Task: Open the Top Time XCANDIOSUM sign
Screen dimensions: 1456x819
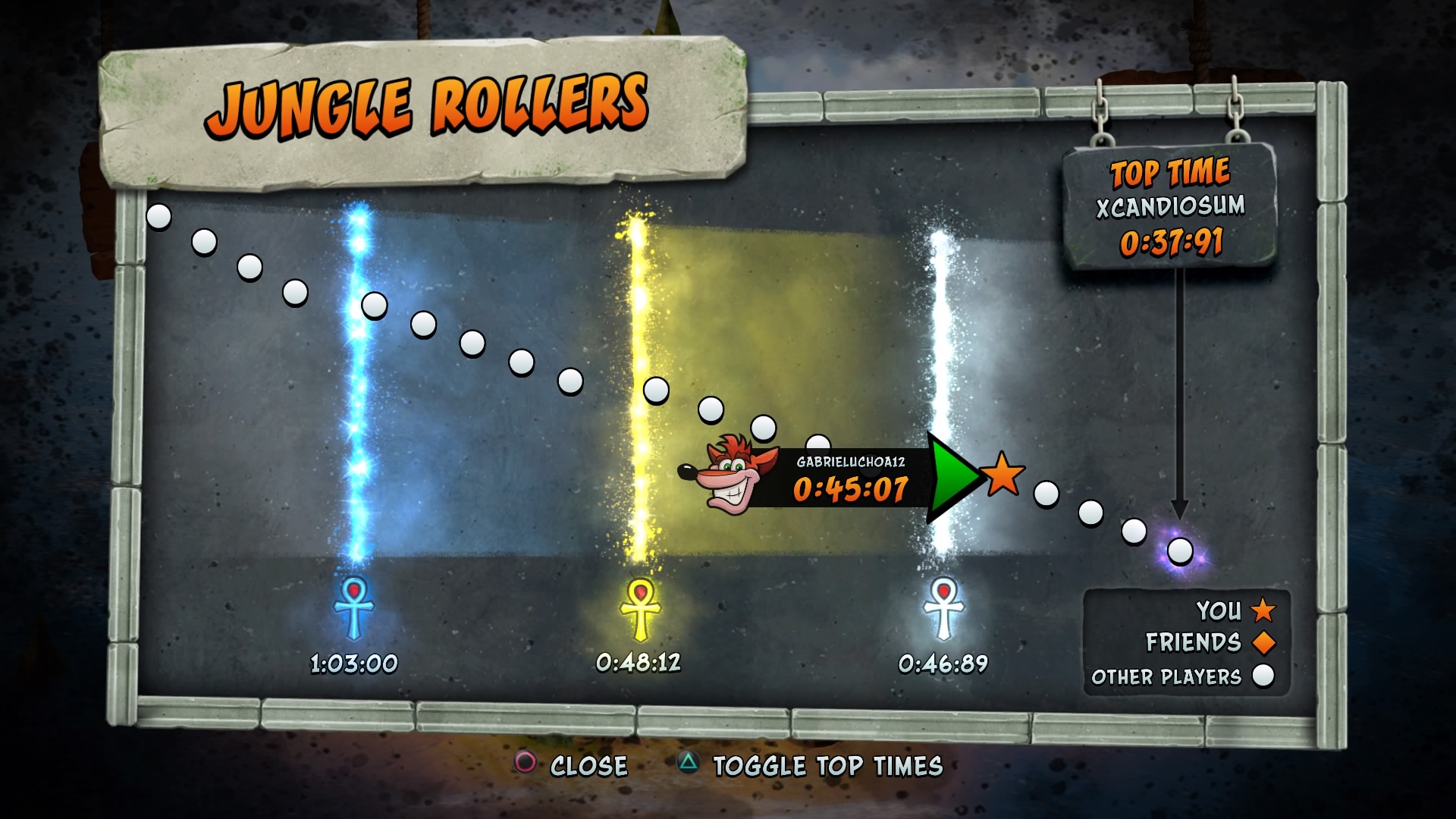Action: [x=1169, y=206]
